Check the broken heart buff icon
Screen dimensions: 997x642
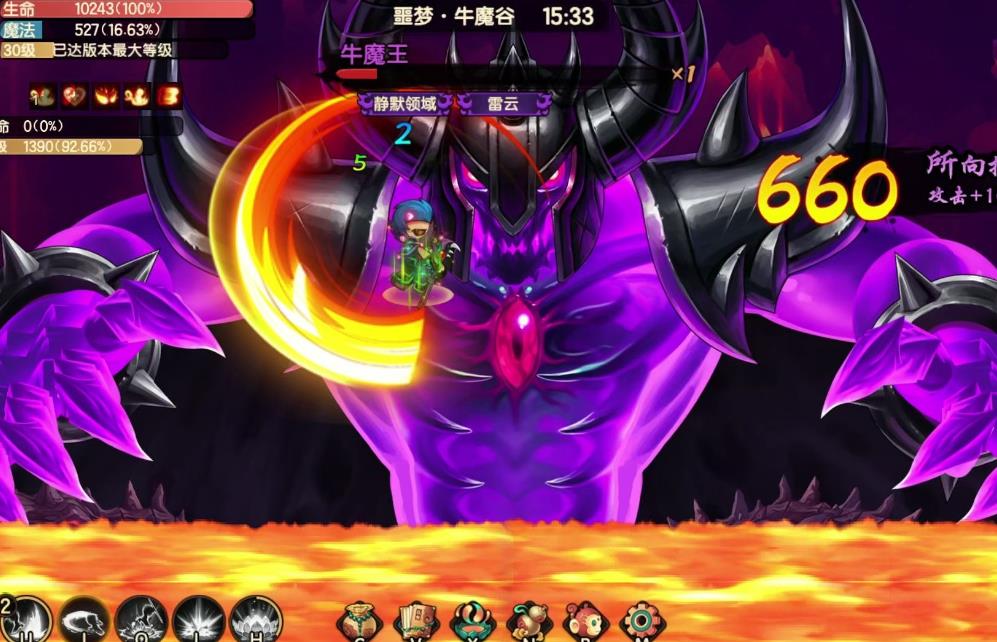tap(74, 96)
